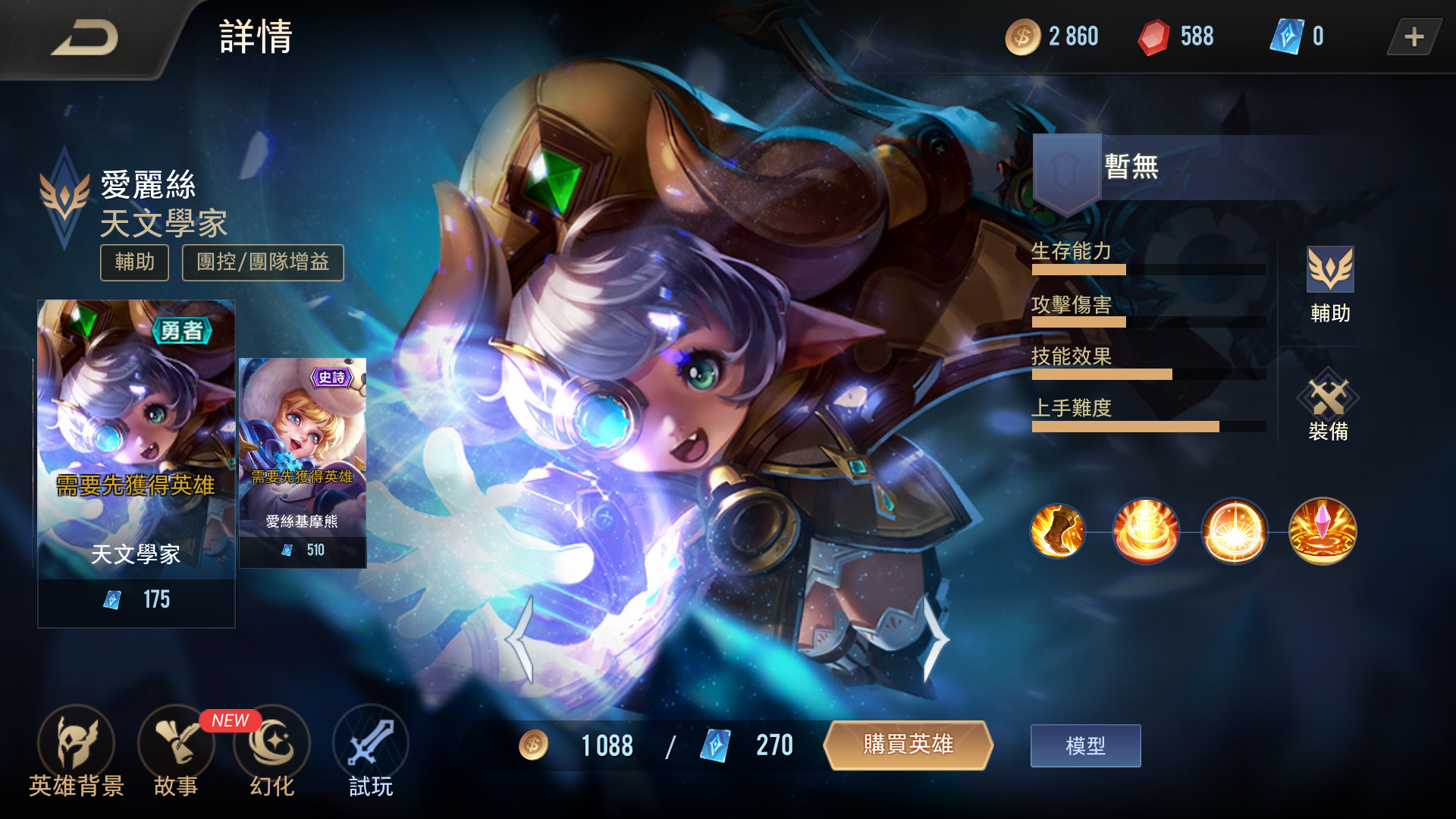Open 英雄背景 hero background

76,751
